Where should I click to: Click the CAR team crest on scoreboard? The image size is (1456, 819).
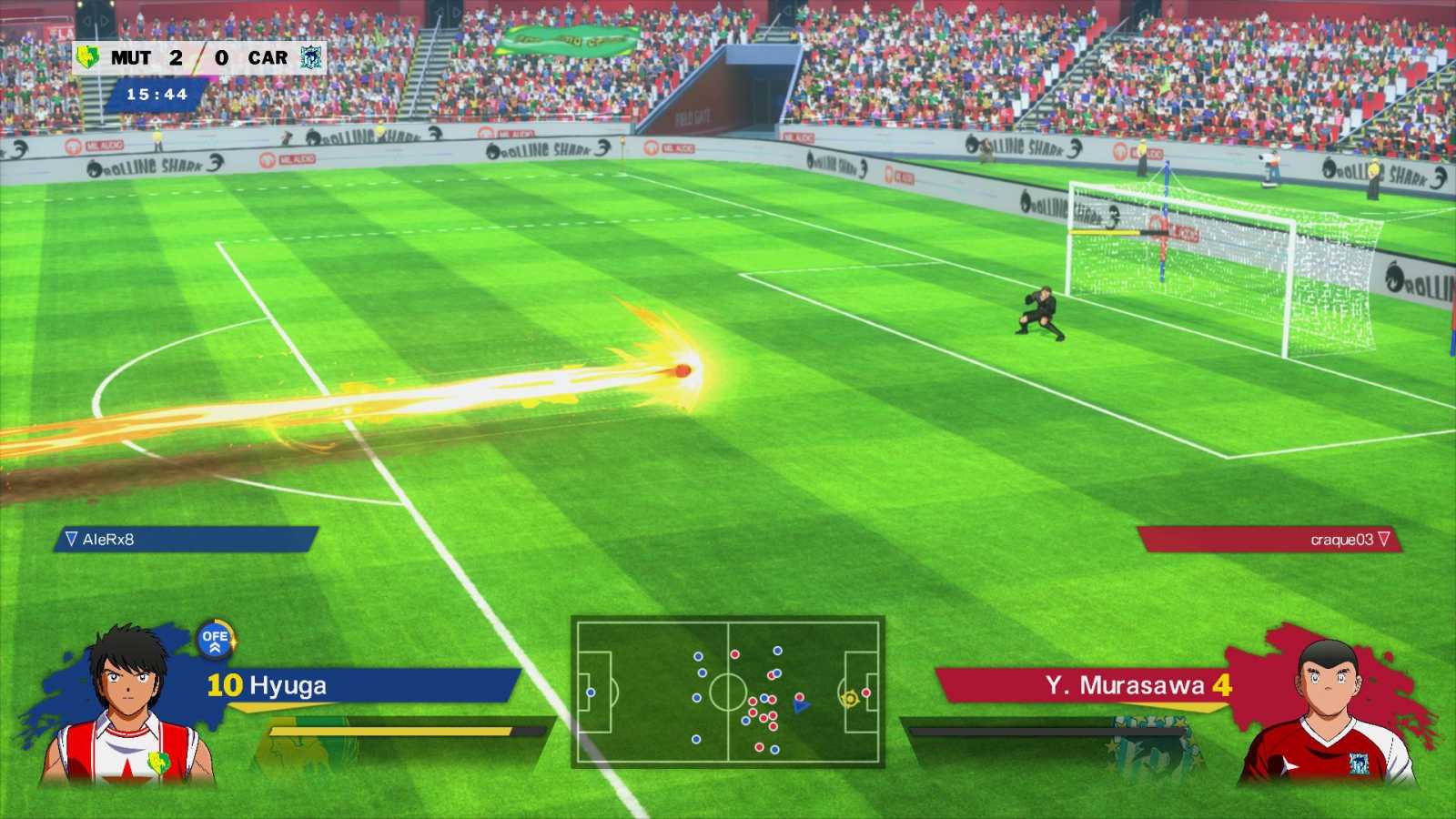309,56
